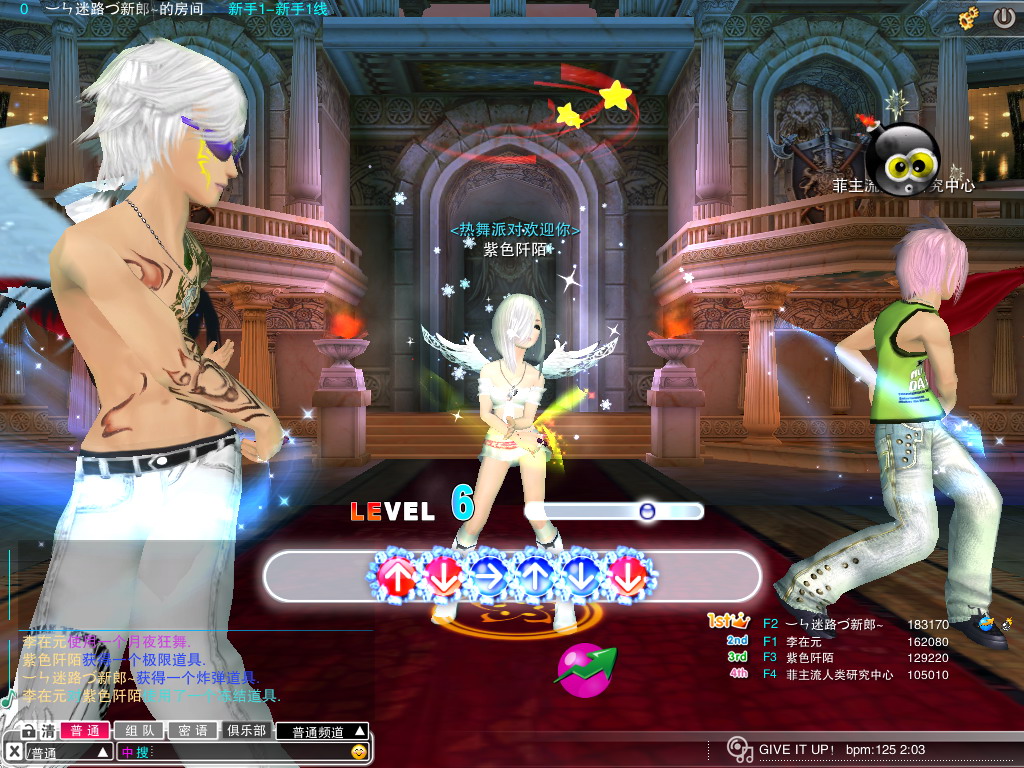Open the 俱乐部 club chat tab
The width and height of the screenshot is (1024, 768).
(246, 731)
